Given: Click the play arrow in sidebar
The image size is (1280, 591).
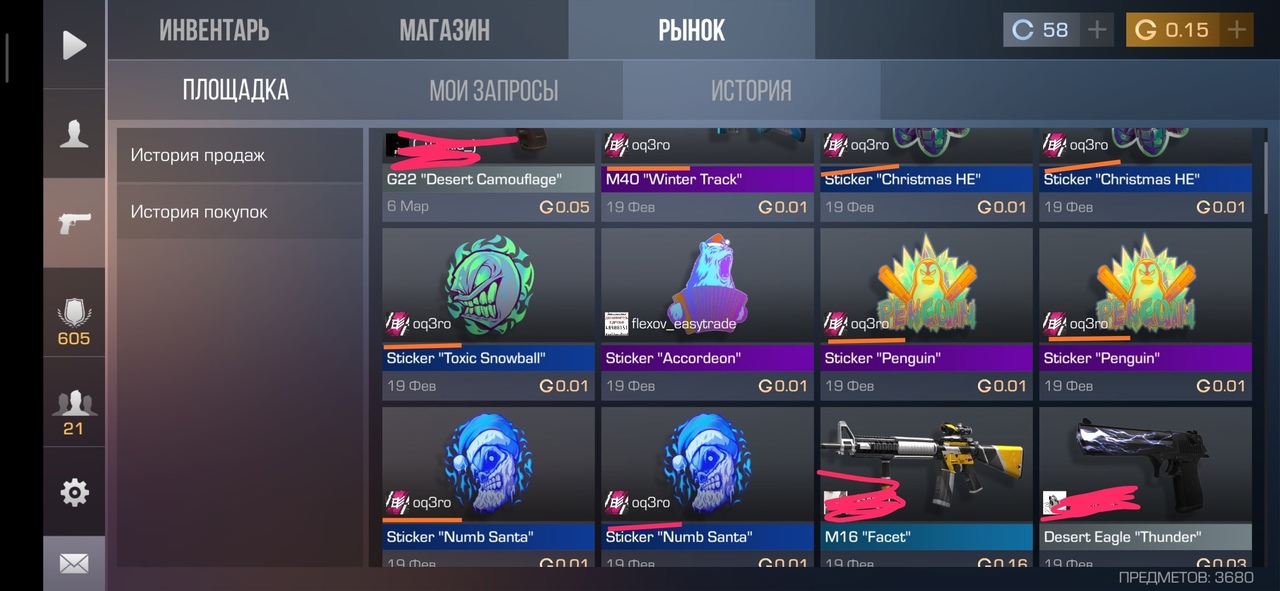Looking at the screenshot, I should point(74,45).
